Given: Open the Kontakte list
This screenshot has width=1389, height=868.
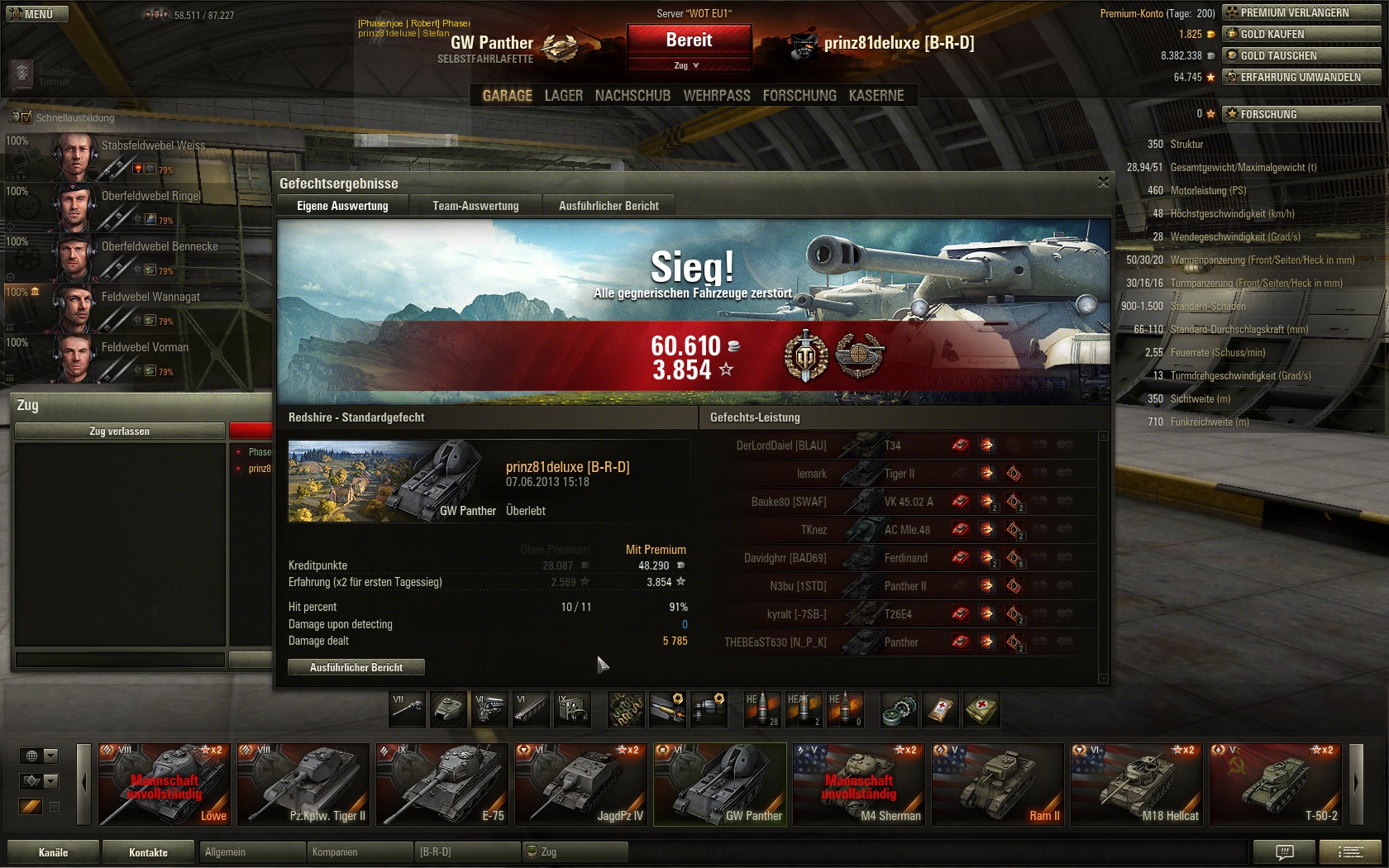Looking at the screenshot, I should click(148, 852).
